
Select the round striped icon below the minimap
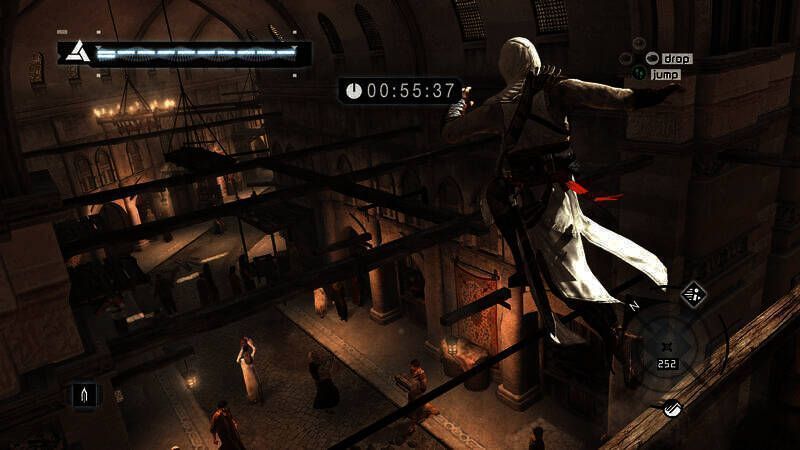pos(671,408)
